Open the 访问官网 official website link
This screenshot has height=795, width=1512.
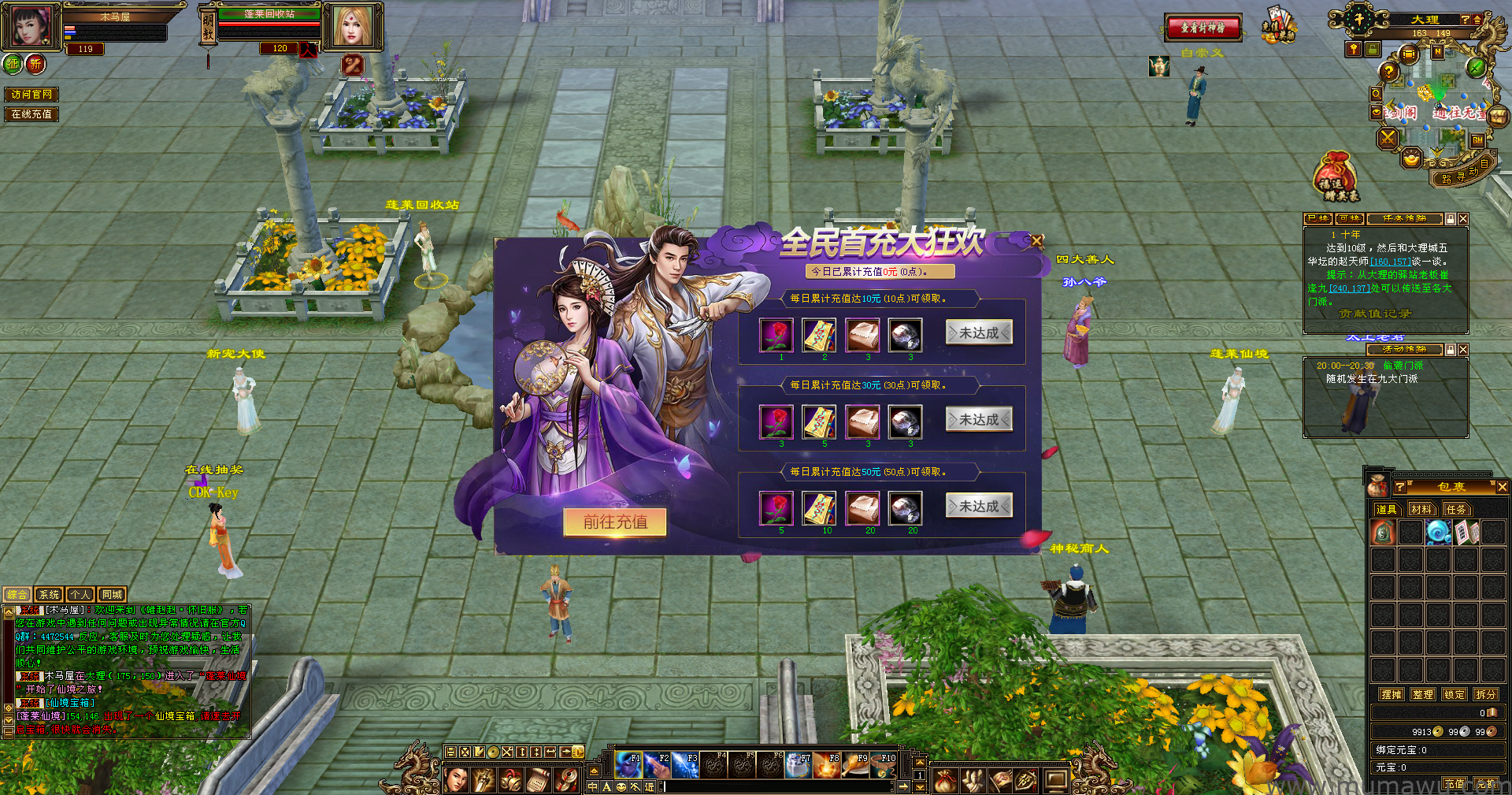[x=31, y=95]
